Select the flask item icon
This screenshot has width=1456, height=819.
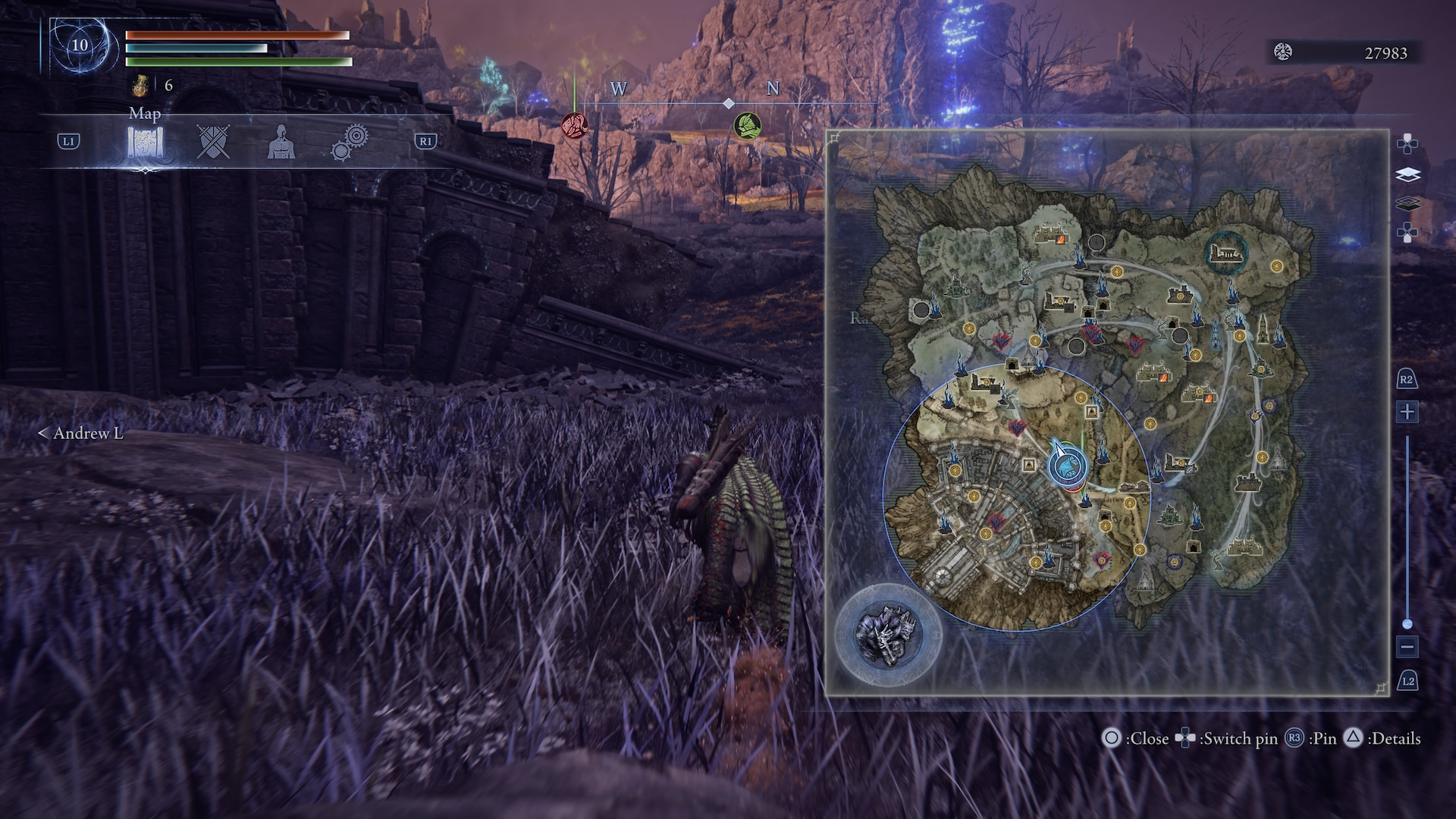140,86
